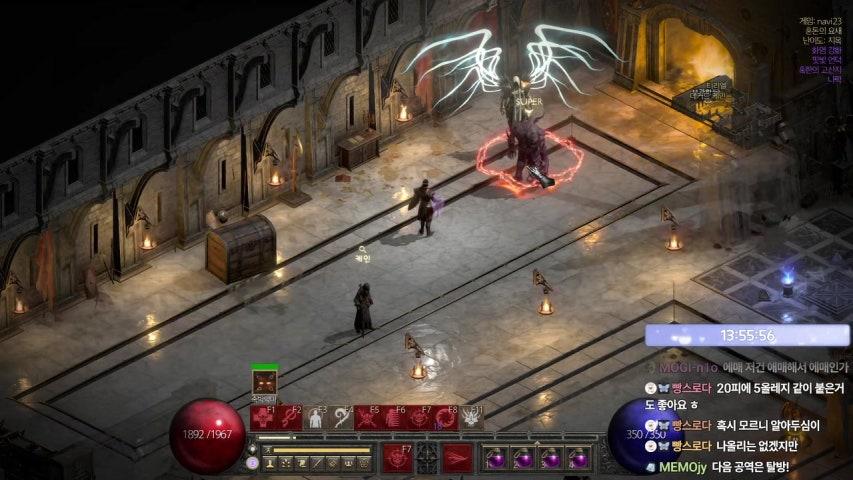Viewport: 853px width, 480px height.
Task: Use the purple potion in belt slot 4
Action: (x=577, y=458)
